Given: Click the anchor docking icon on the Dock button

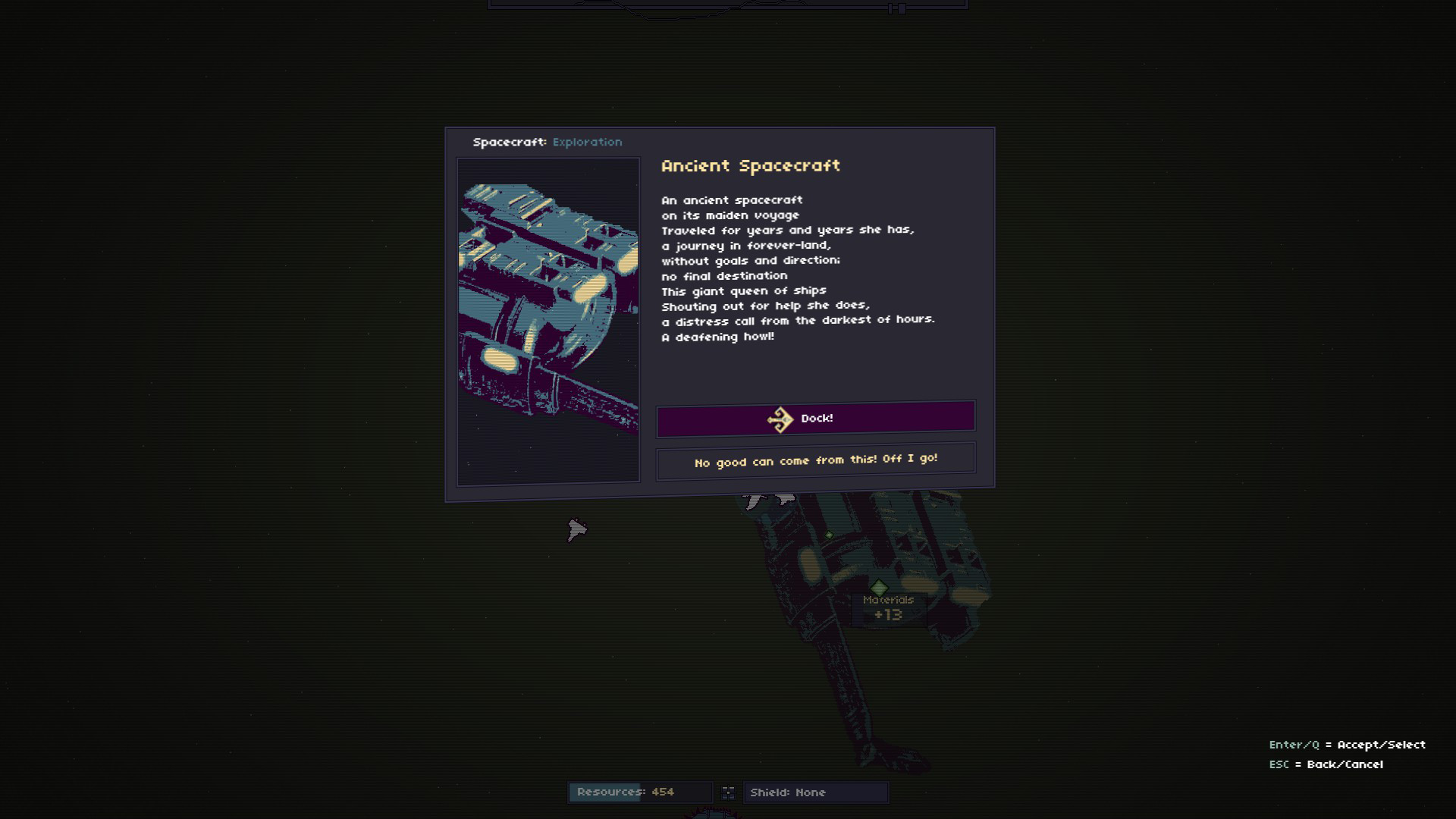Looking at the screenshot, I should pyautogui.click(x=780, y=417).
